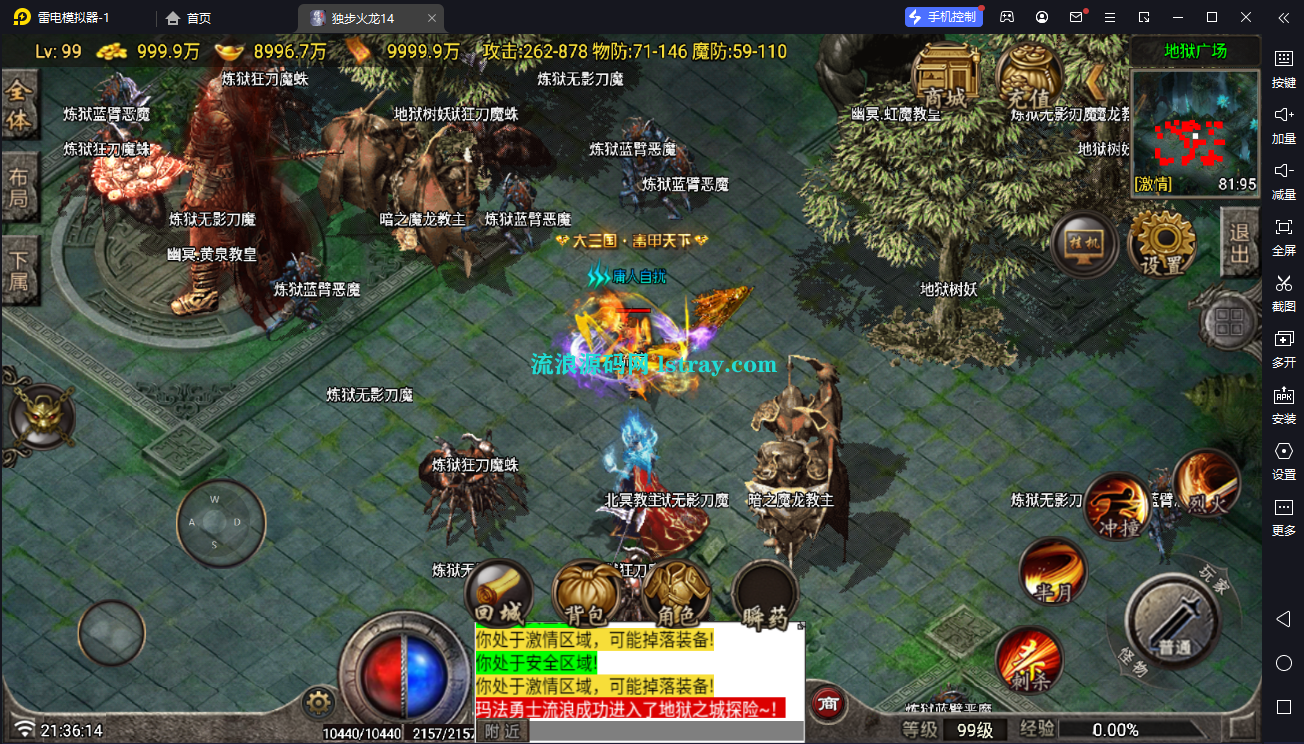Screen dimensions: 1304x744
Task: Open the 设置 gear settings
Action: click(1162, 246)
